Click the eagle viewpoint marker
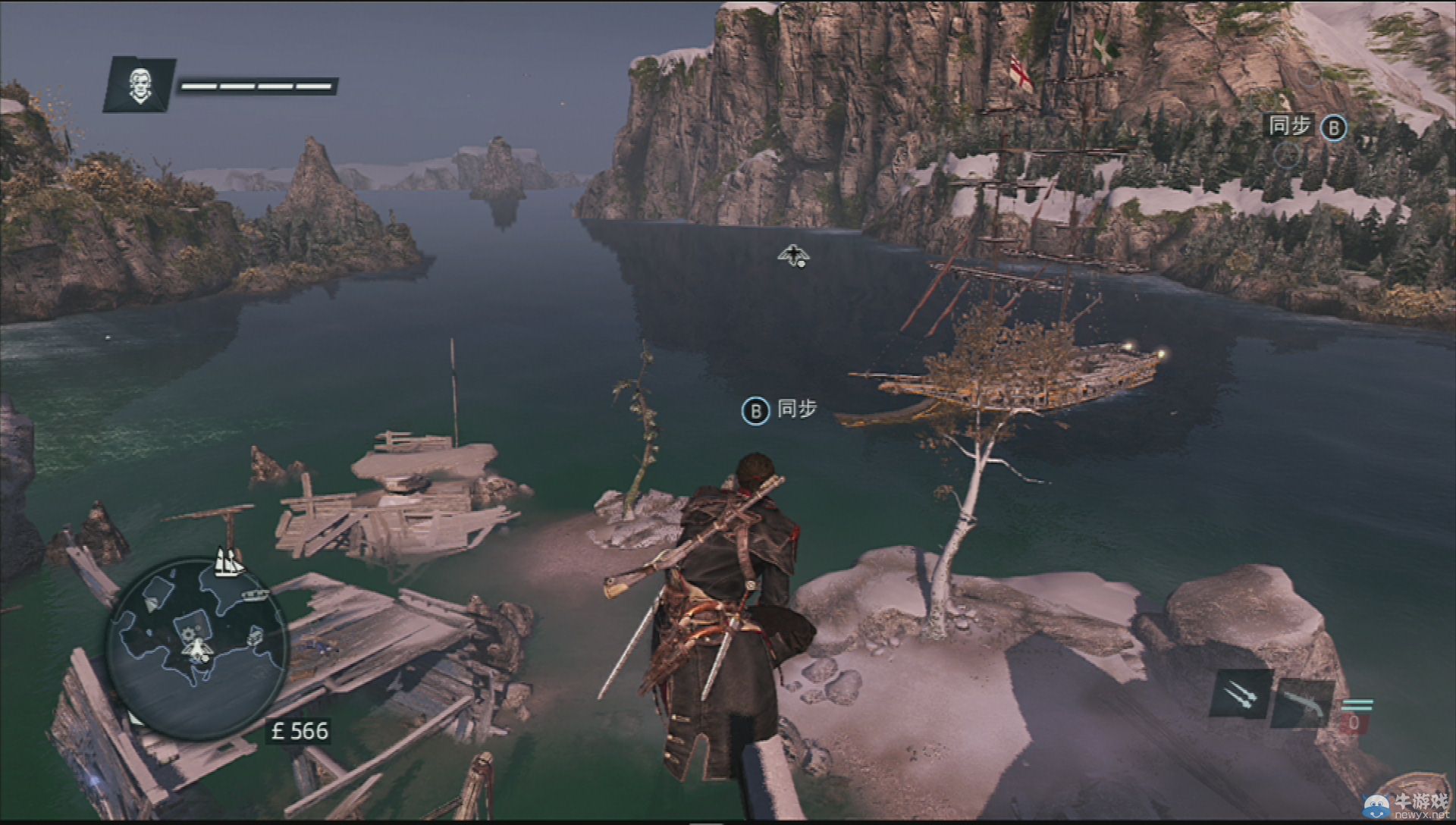The height and width of the screenshot is (825, 1456). pos(793,256)
